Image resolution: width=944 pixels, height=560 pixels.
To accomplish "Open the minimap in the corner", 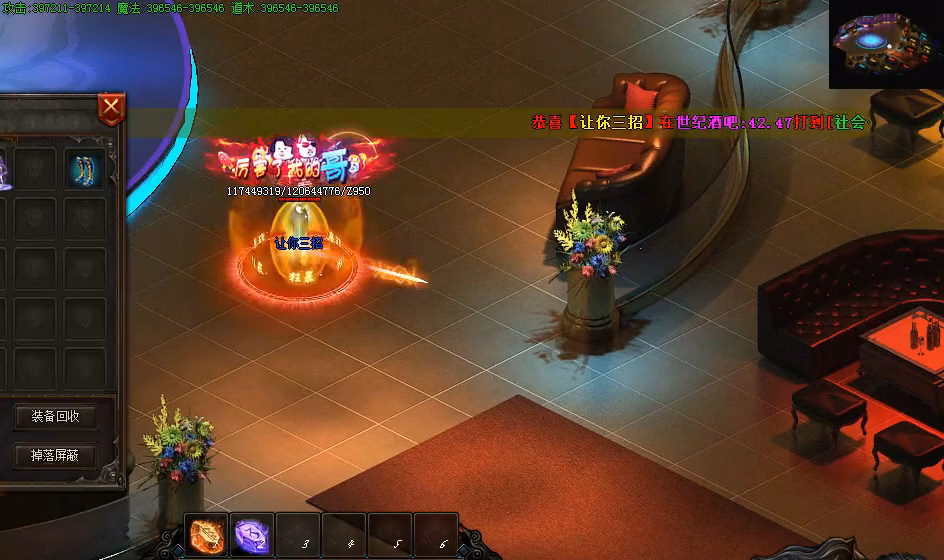I will [886, 44].
